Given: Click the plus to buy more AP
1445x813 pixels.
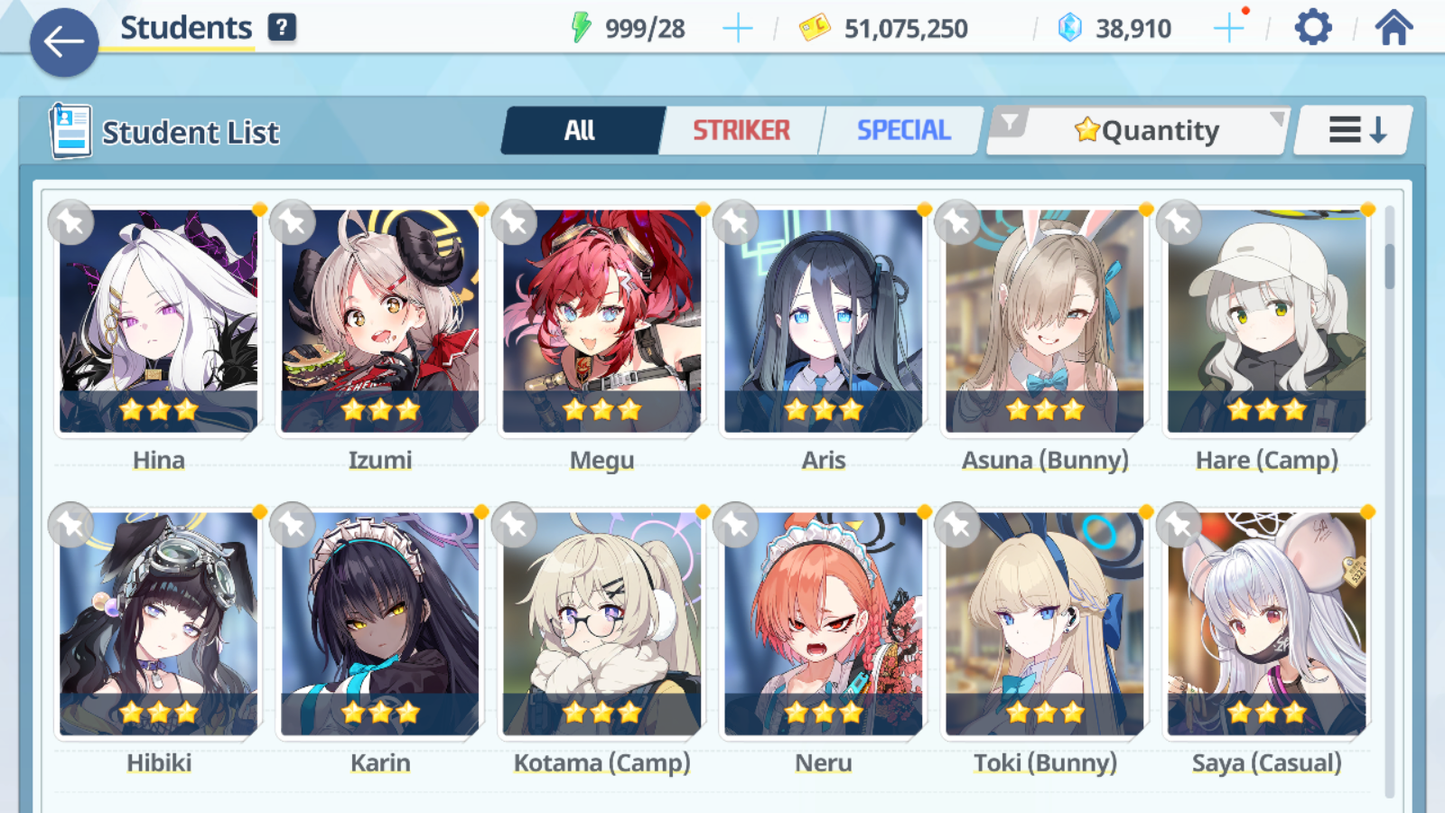Looking at the screenshot, I should pyautogui.click(x=737, y=27).
